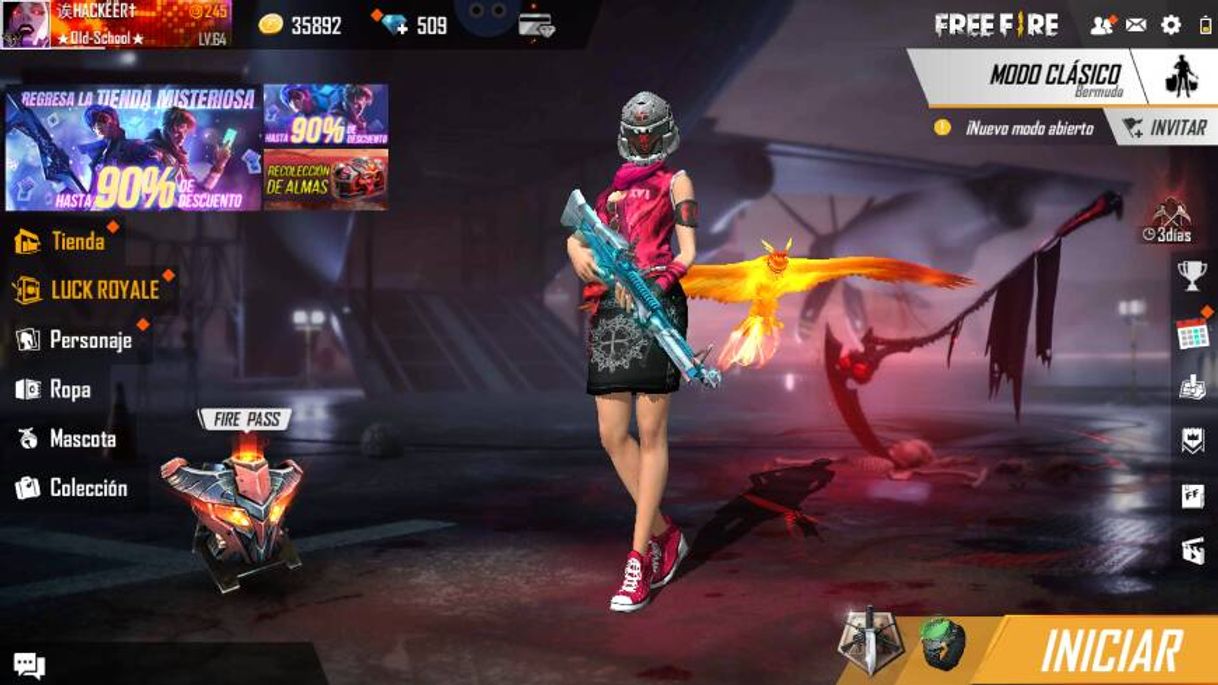This screenshot has width=1218, height=685.
Task: Start the match with INICIAR
Action: click(x=1110, y=650)
